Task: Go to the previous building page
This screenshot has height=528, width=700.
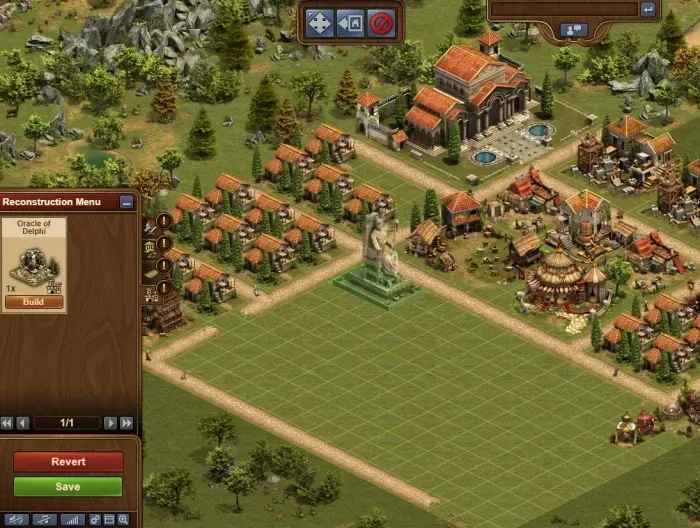Action: 23,423
